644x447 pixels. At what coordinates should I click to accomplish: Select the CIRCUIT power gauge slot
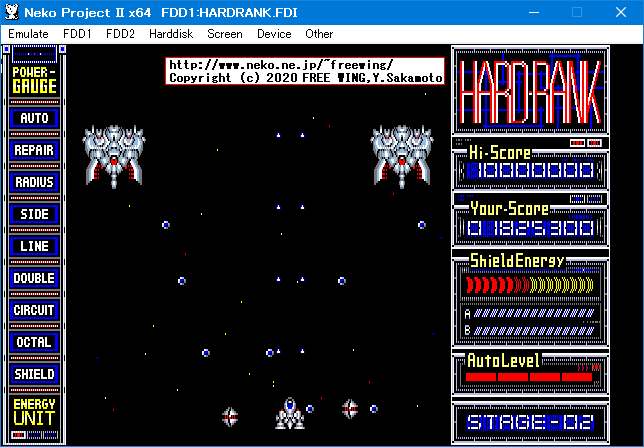(x=34, y=311)
